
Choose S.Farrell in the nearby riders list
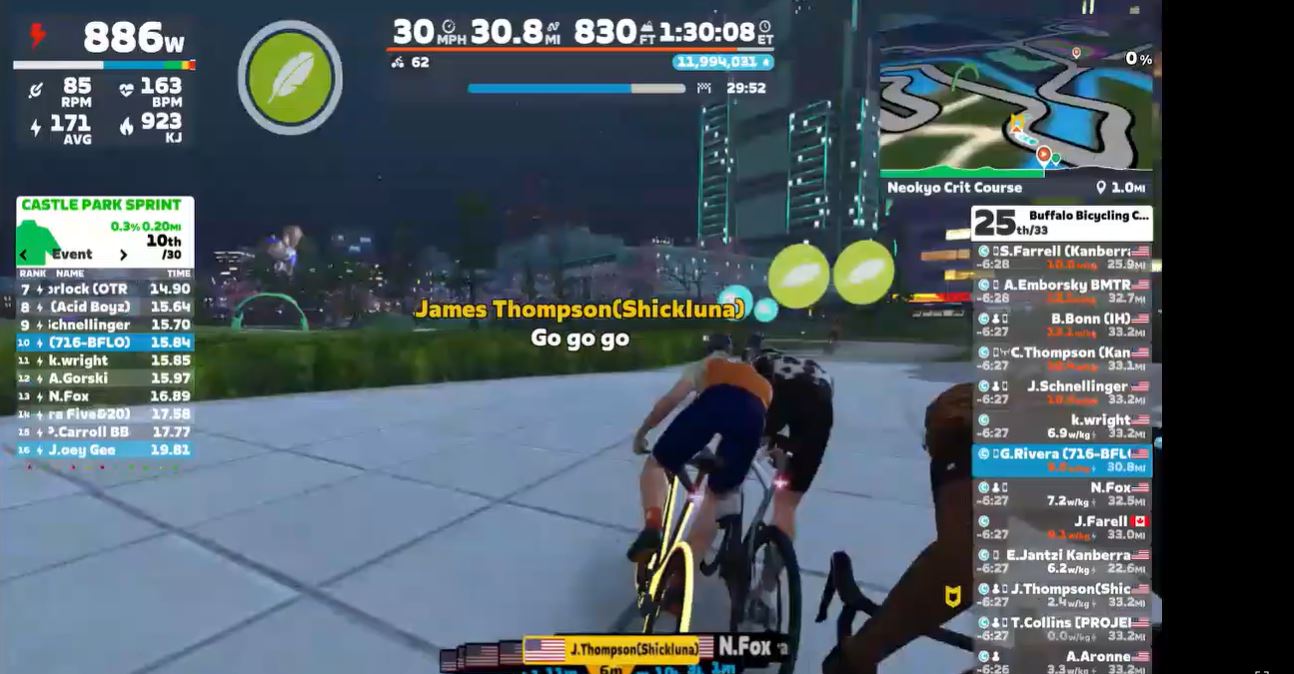pos(1062,258)
